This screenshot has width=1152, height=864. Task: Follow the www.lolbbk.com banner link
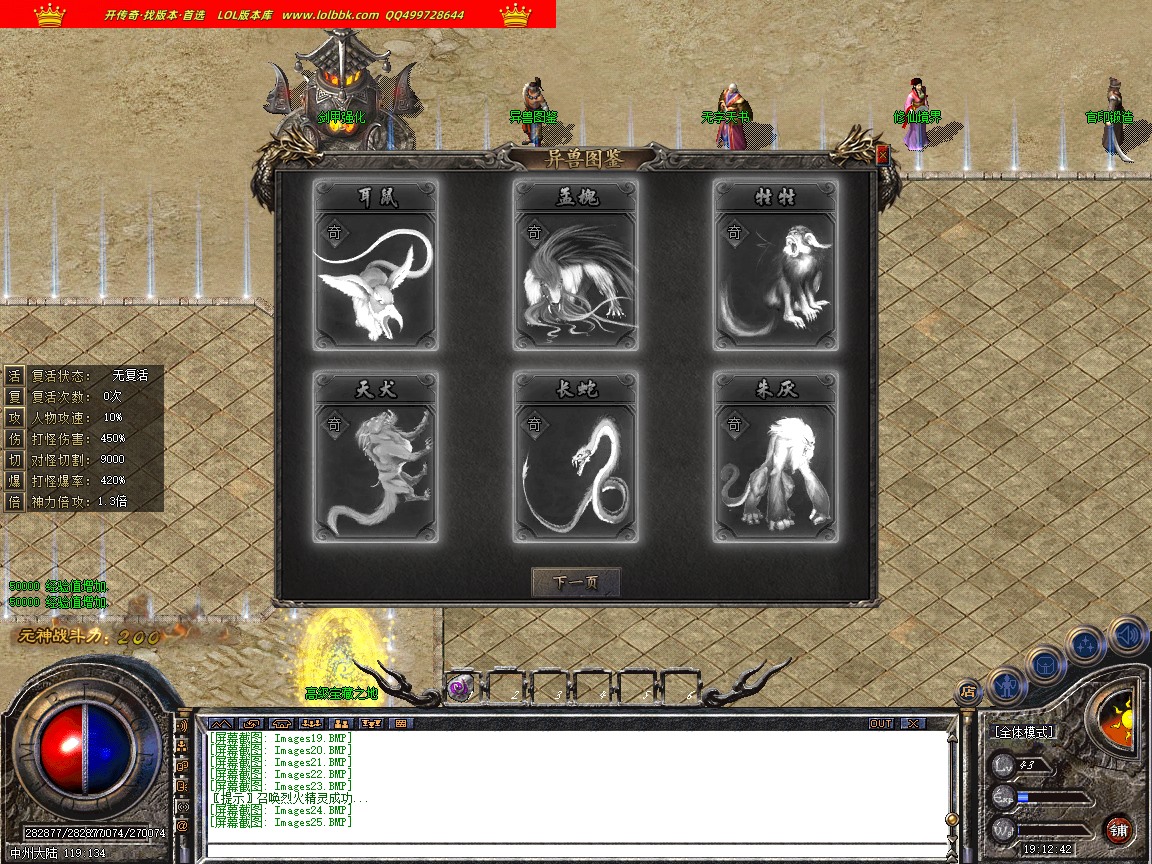pos(330,15)
